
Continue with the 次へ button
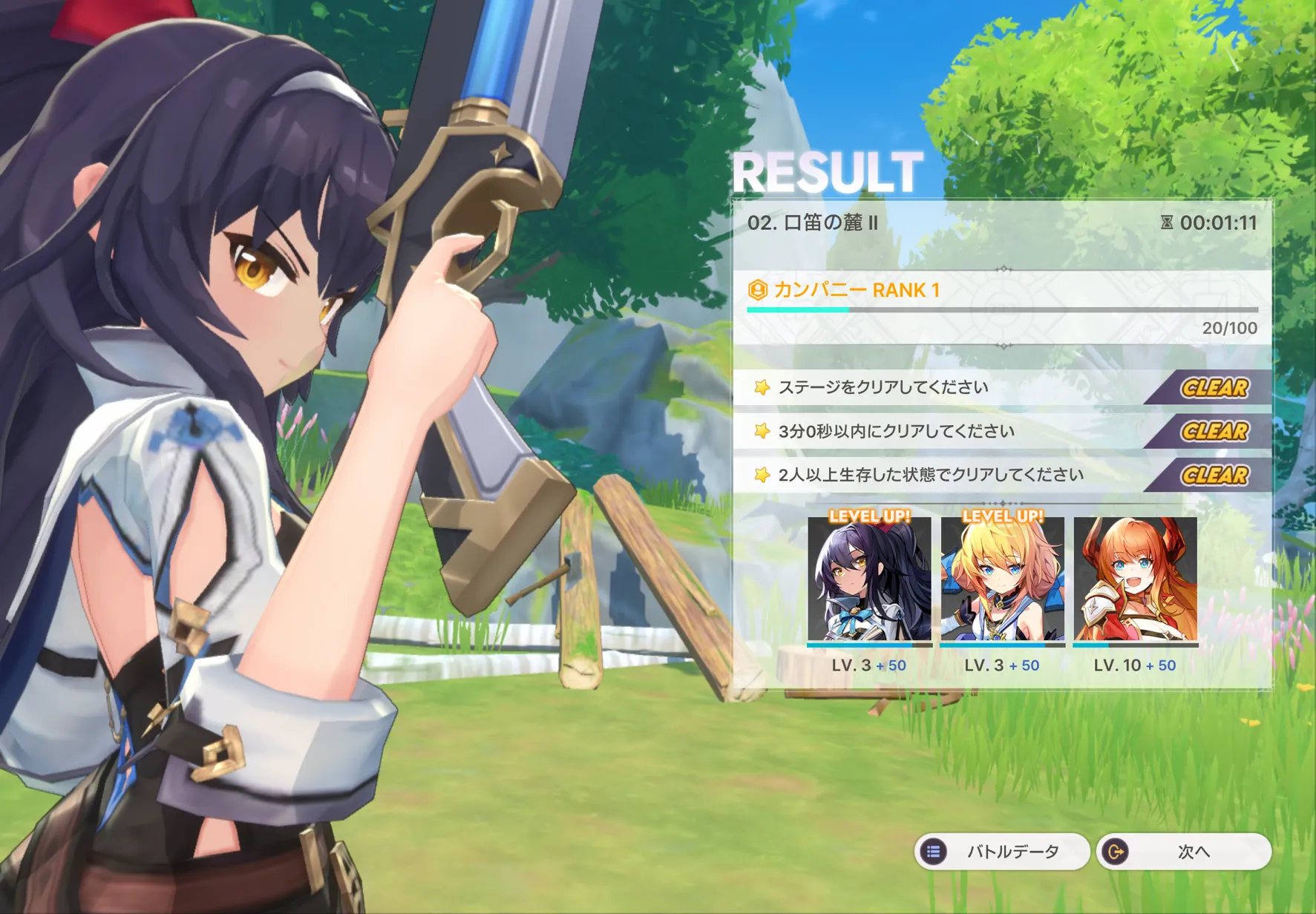(1183, 852)
